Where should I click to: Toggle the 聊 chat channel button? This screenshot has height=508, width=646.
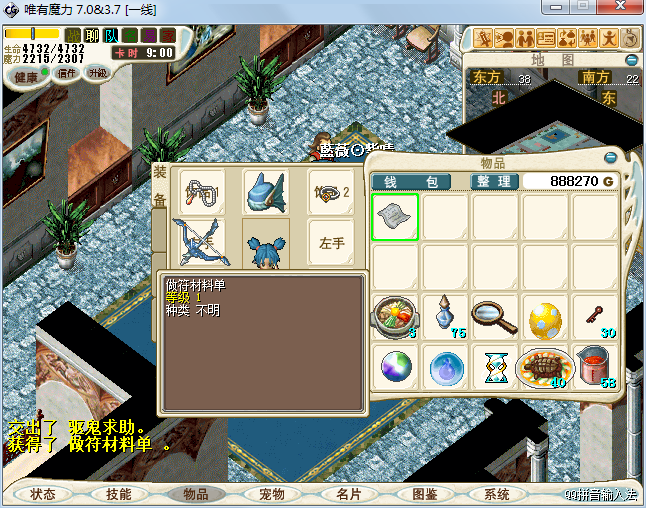point(92,35)
